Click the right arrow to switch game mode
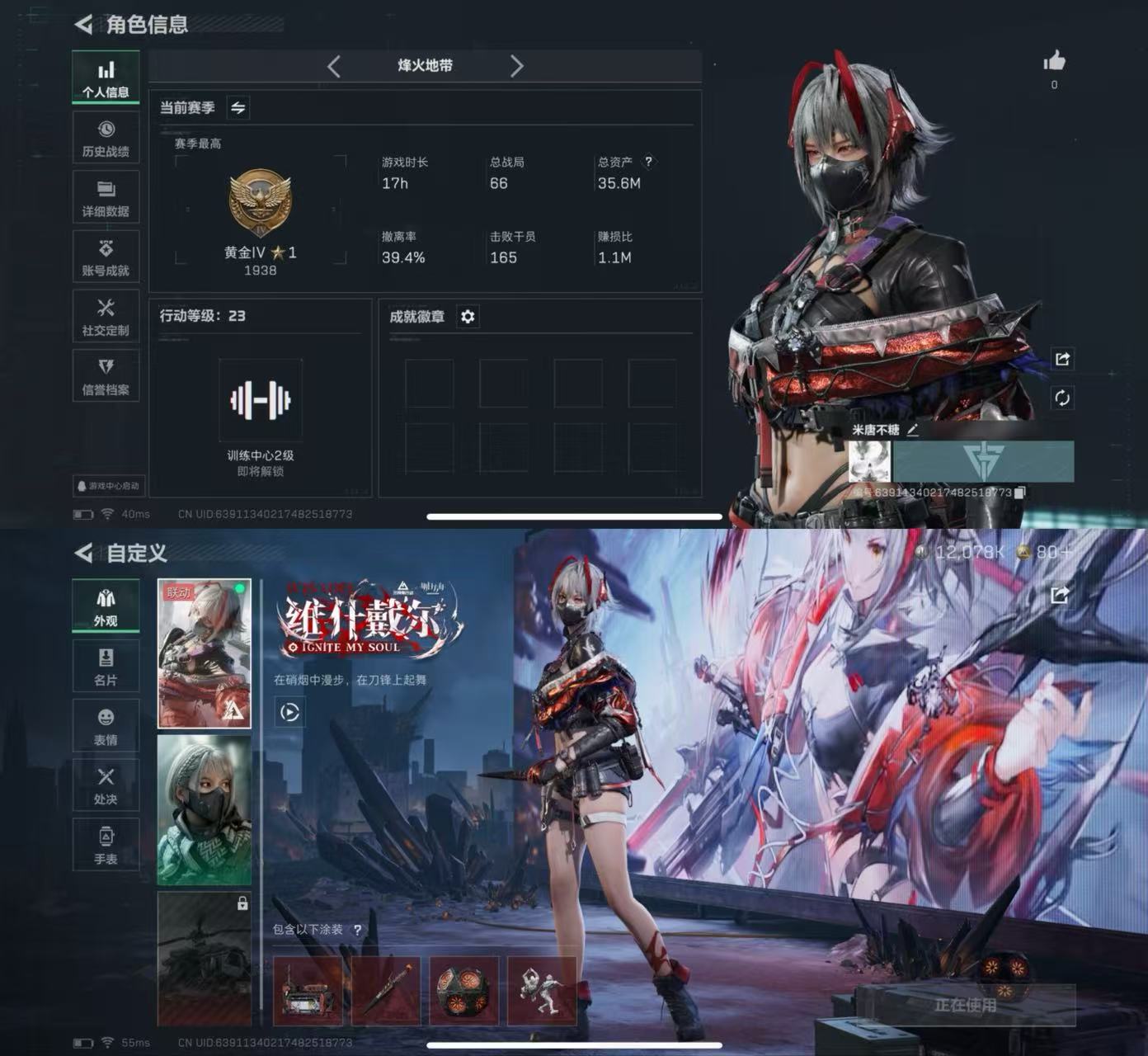The image size is (1148, 1056). (518, 66)
